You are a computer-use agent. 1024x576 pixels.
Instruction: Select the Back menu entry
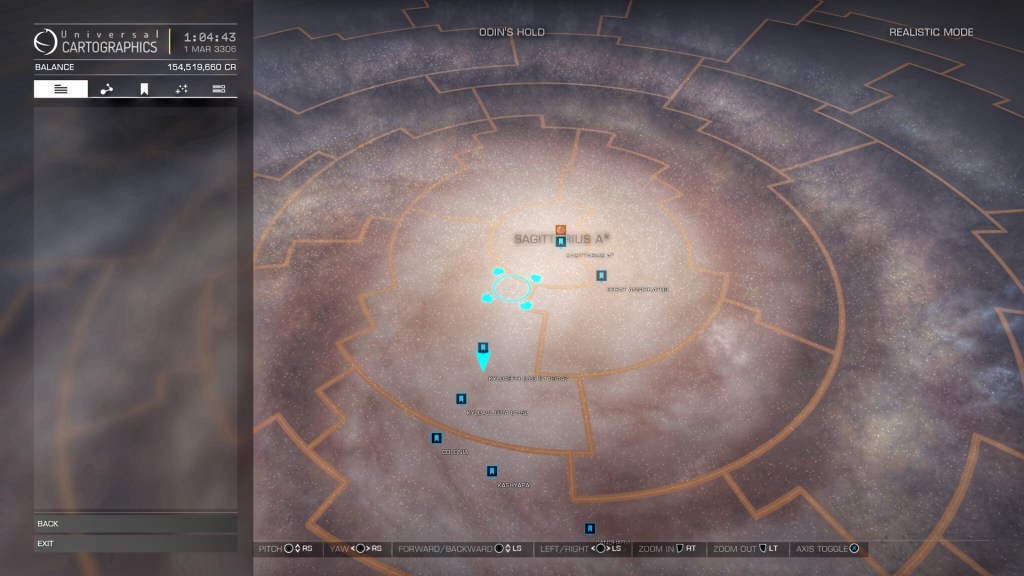point(135,523)
